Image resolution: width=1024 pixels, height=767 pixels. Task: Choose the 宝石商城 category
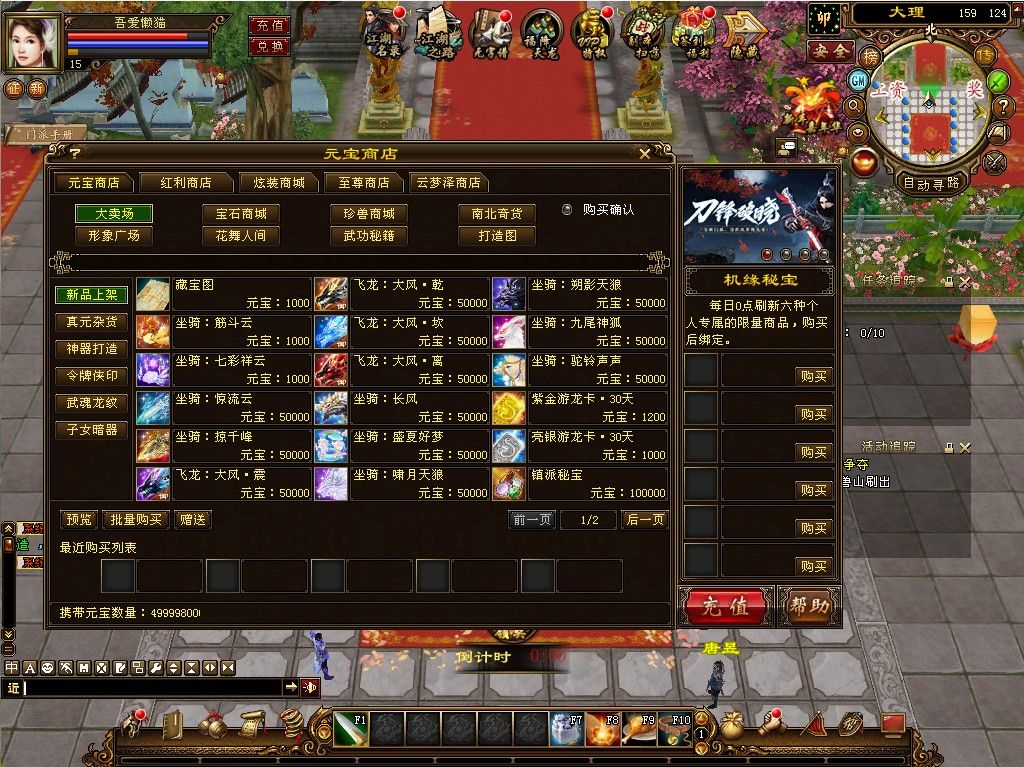(241, 214)
